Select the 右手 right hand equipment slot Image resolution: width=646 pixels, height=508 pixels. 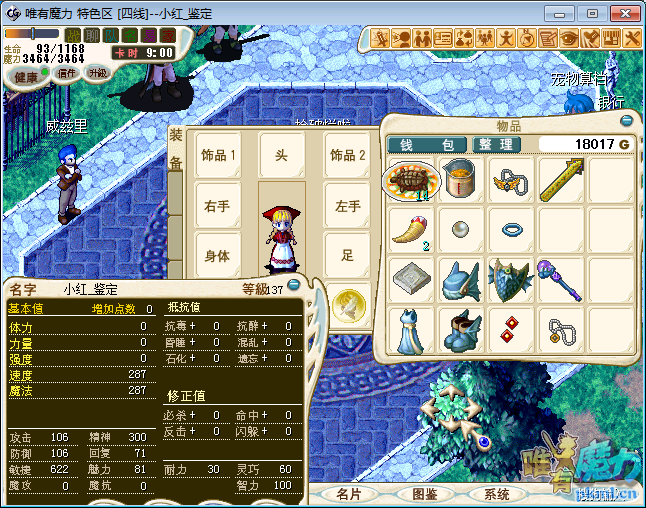218,206
